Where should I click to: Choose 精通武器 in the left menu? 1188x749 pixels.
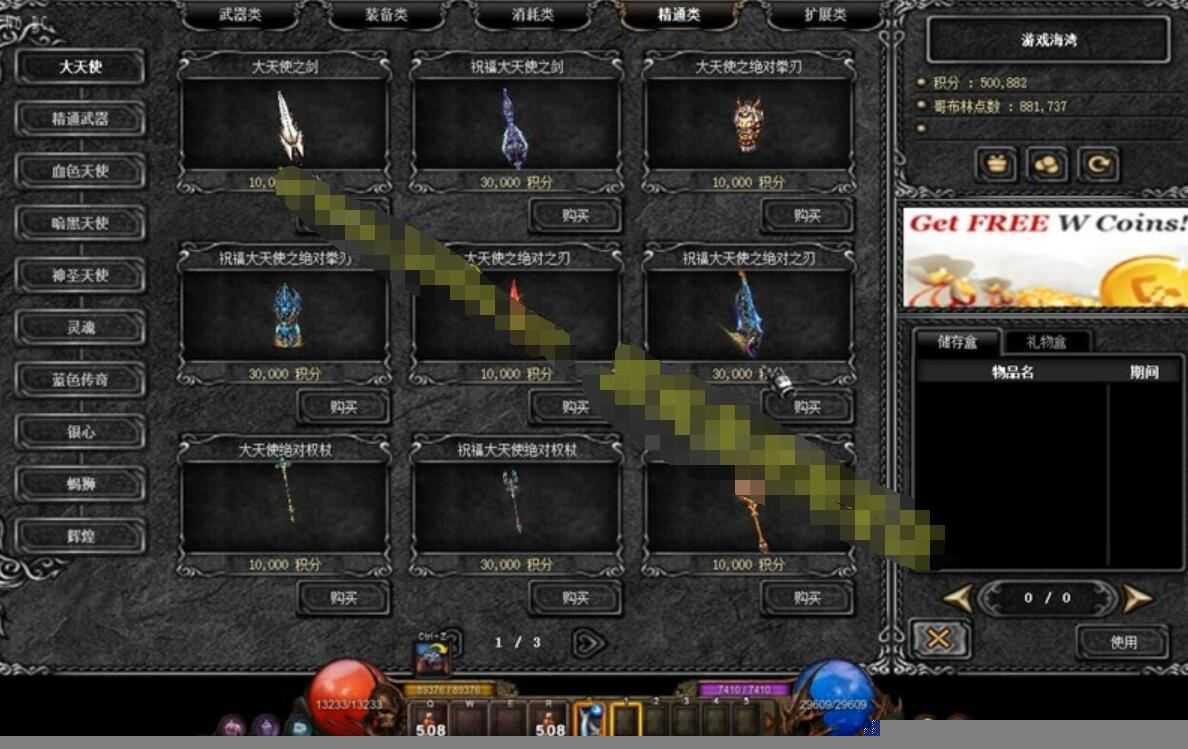tap(80, 119)
